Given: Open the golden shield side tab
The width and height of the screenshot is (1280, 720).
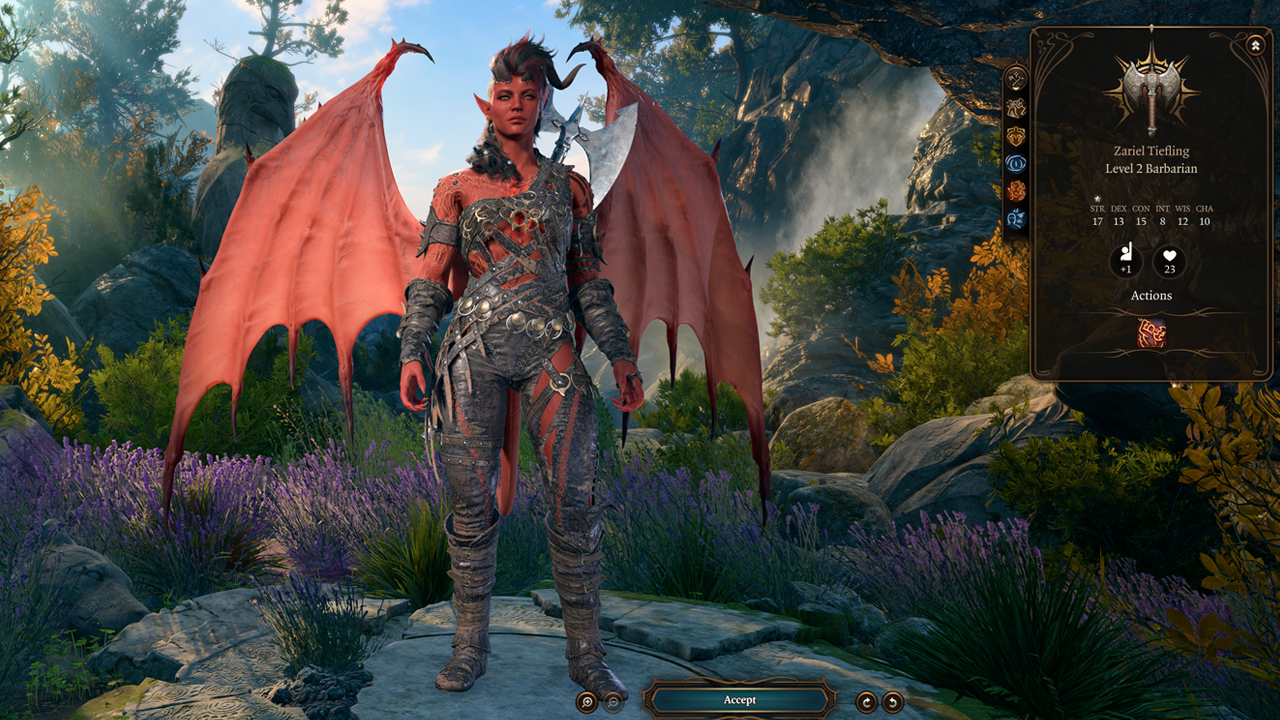Looking at the screenshot, I should (1016, 136).
